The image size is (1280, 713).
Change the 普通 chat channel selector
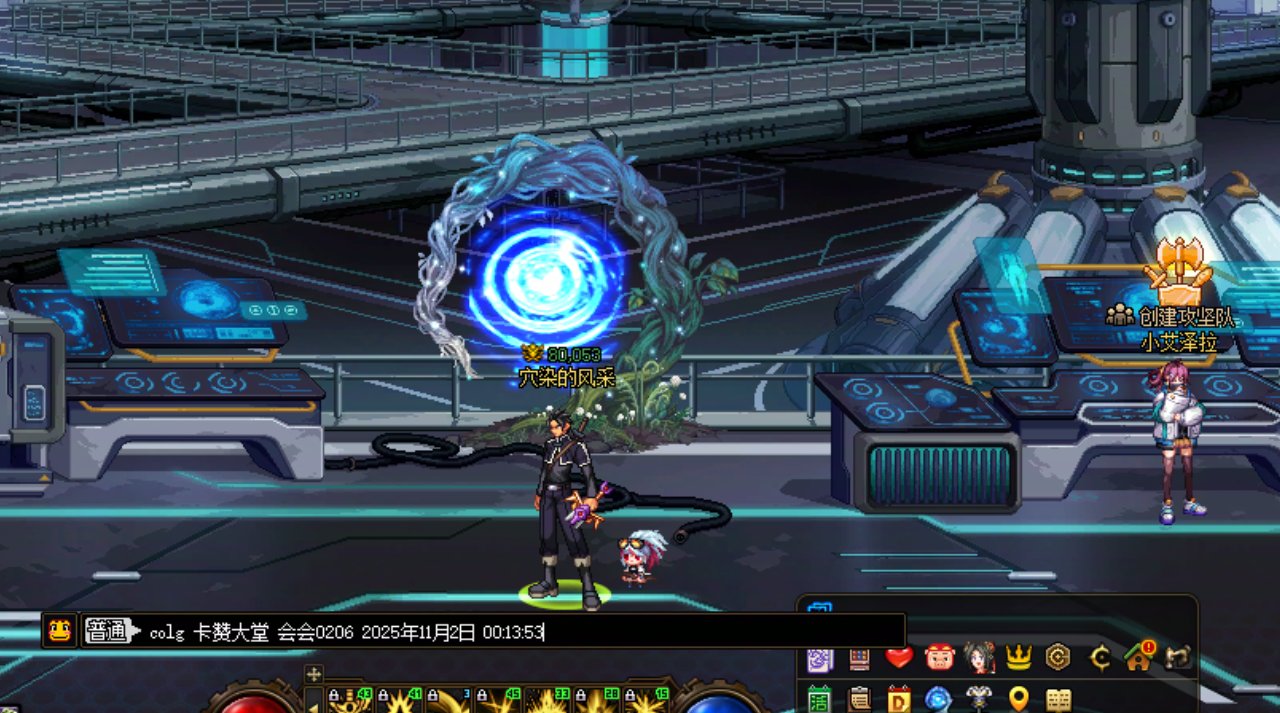(107, 631)
